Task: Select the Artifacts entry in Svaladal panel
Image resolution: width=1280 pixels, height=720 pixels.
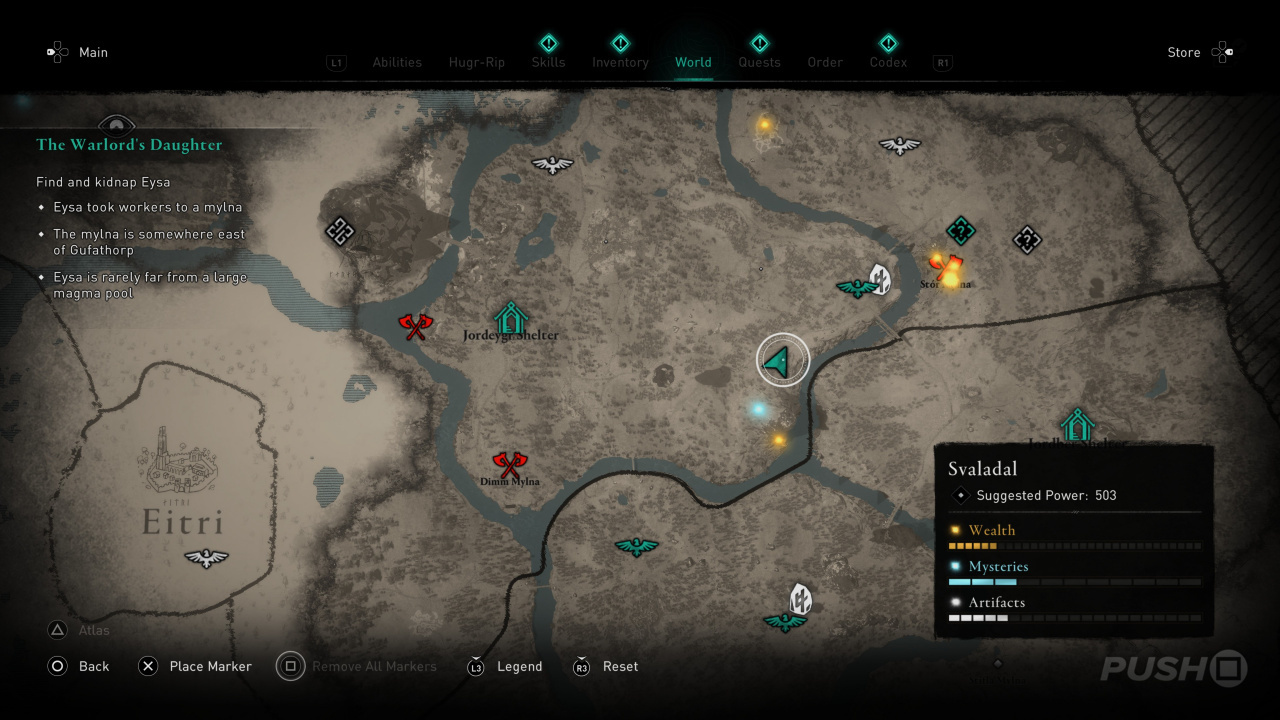Action: [x=996, y=602]
